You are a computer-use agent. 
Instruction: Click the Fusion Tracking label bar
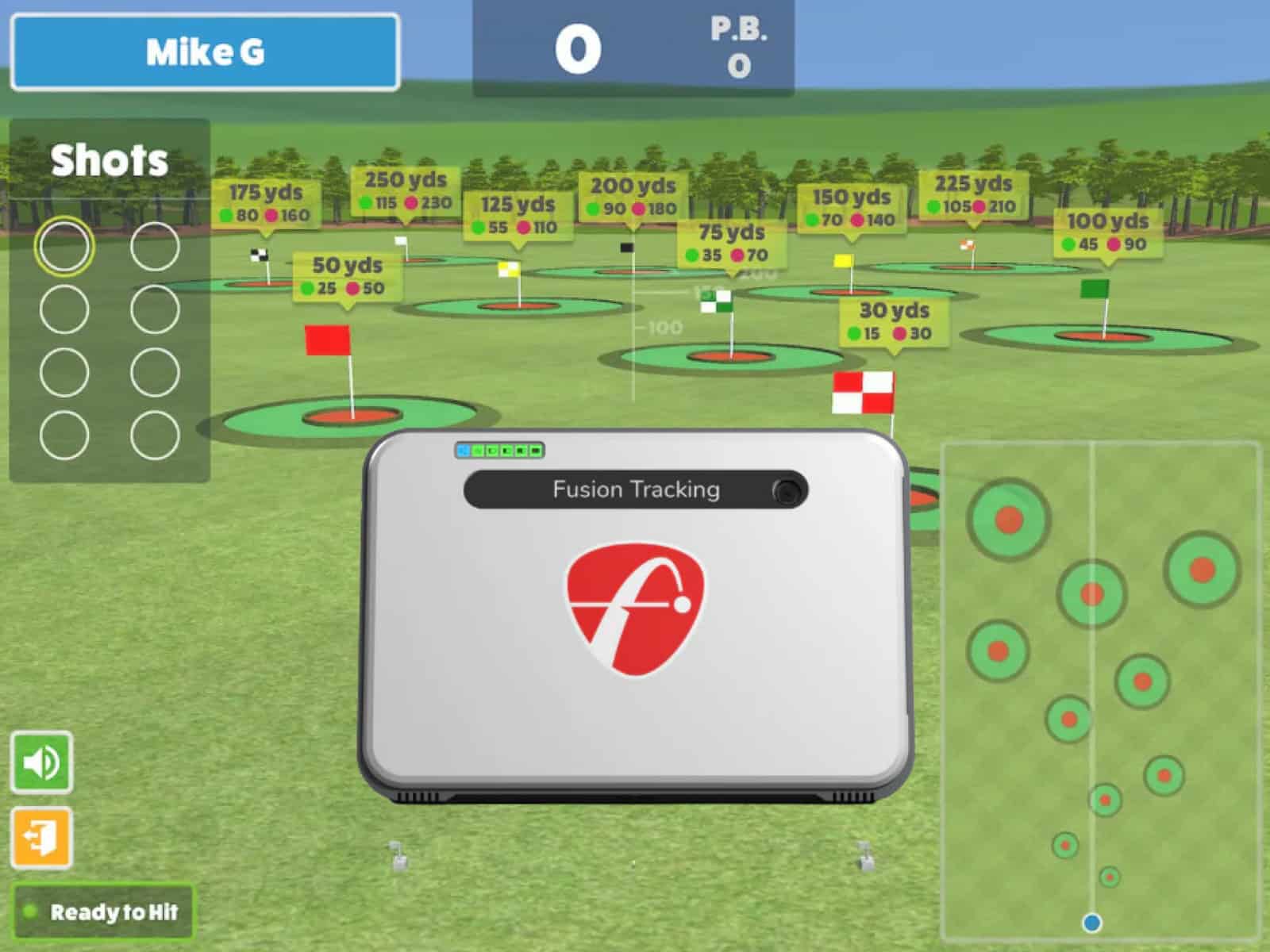[635, 489]
